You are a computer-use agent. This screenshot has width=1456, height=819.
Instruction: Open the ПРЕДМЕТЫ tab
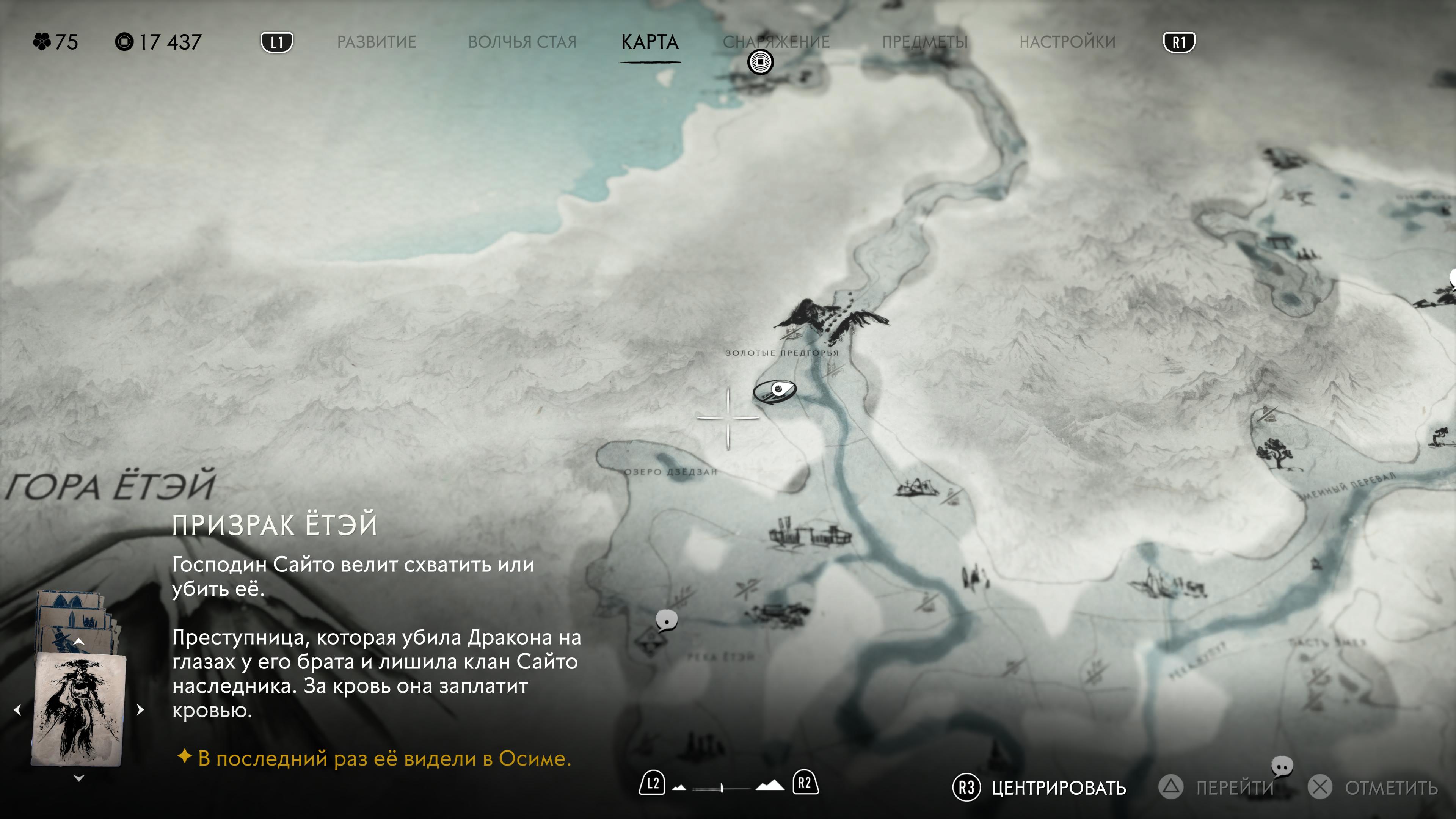pyautogui.click(x=925, y=42)
